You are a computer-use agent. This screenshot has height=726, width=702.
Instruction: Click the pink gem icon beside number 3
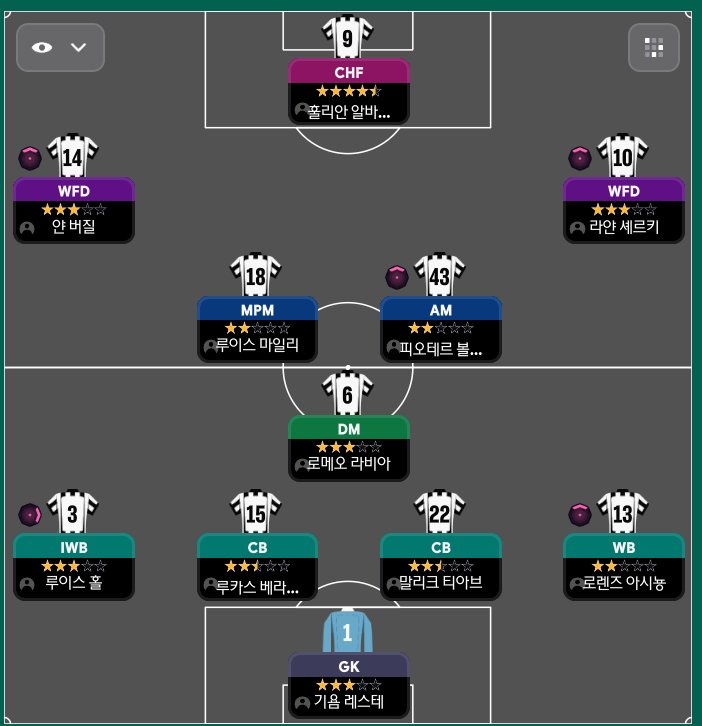(x=31, y=514)
